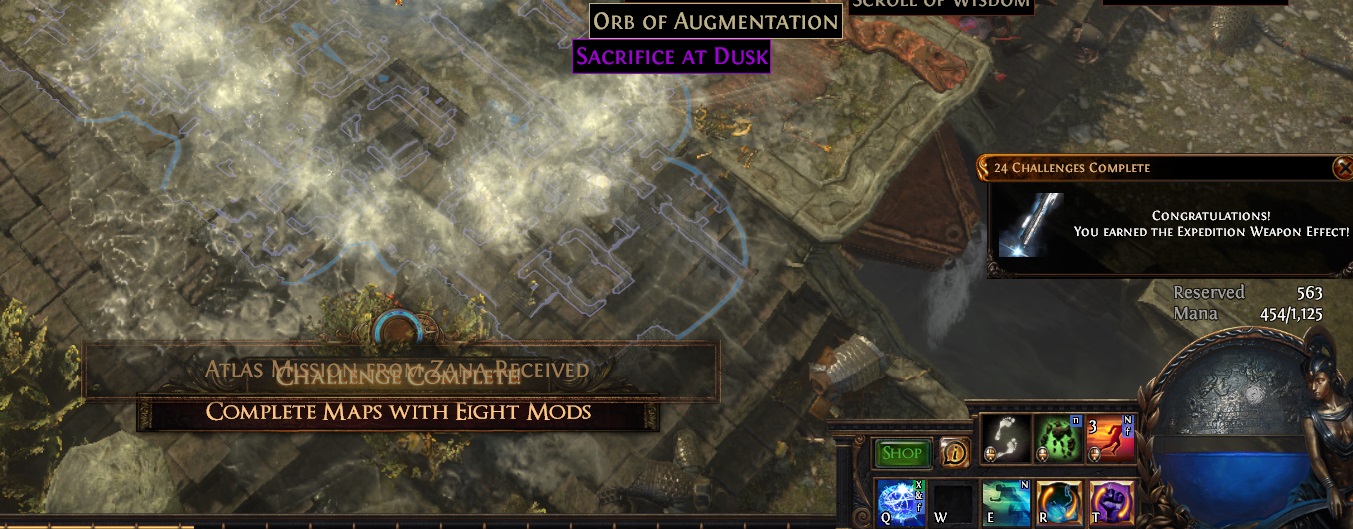1353x529 pixels.
Task: Pick up the Orb of Augmentation label
Action: click(x=715, y=21)
